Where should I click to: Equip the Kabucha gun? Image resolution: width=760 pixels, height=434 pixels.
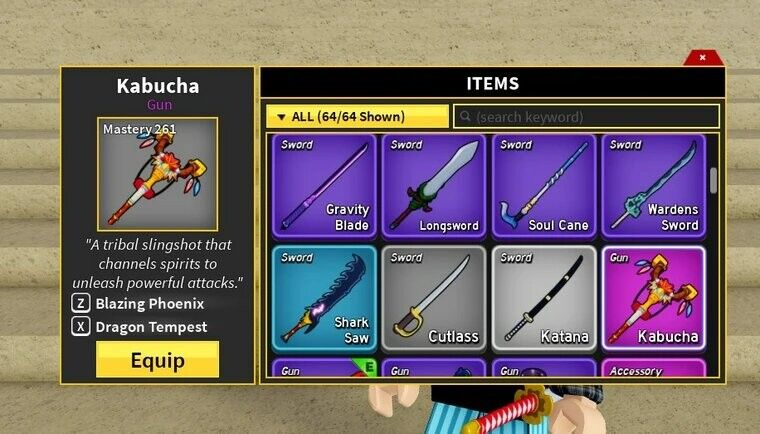157,360
